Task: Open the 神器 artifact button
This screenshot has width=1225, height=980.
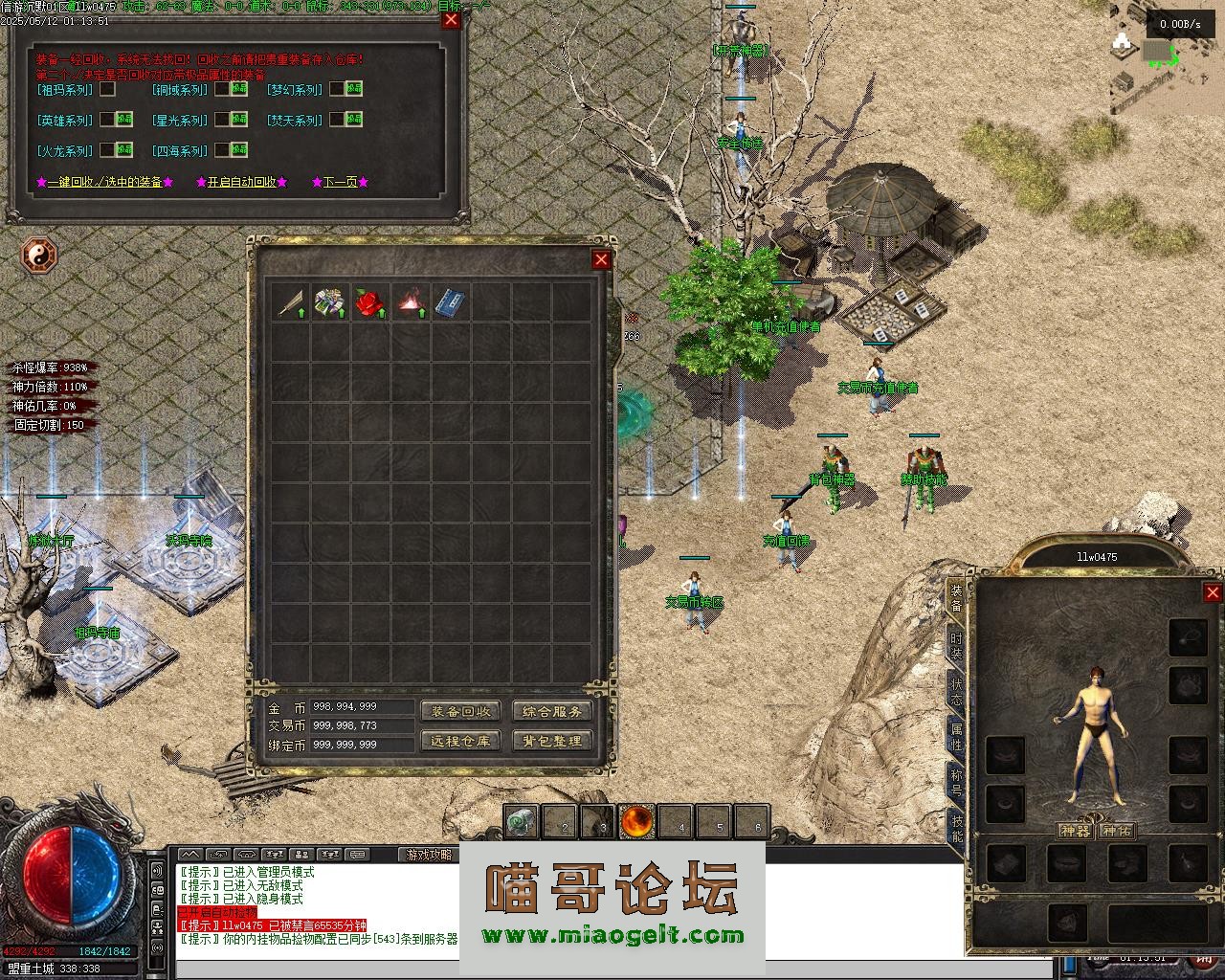Action: tap(1075, 831)
